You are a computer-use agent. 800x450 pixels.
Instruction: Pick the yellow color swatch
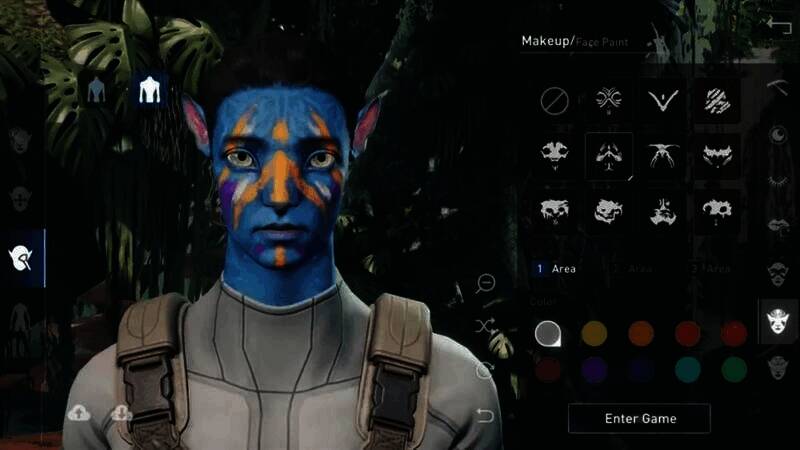click(595, 333)
